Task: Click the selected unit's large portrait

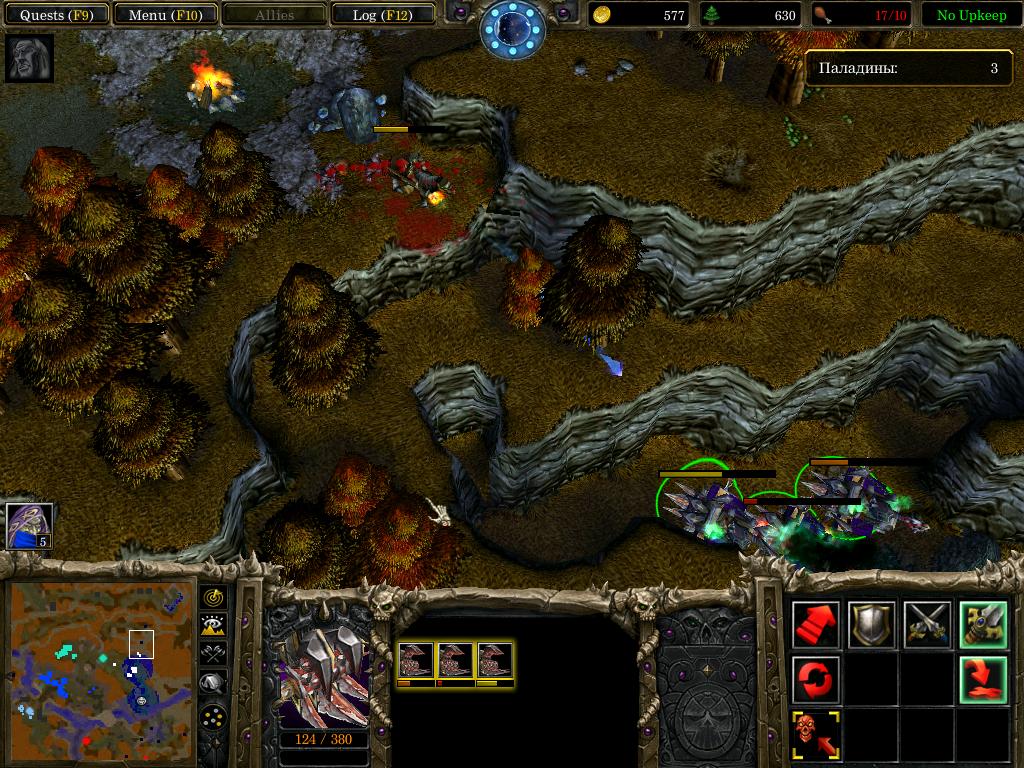Action: coord(323,677)
